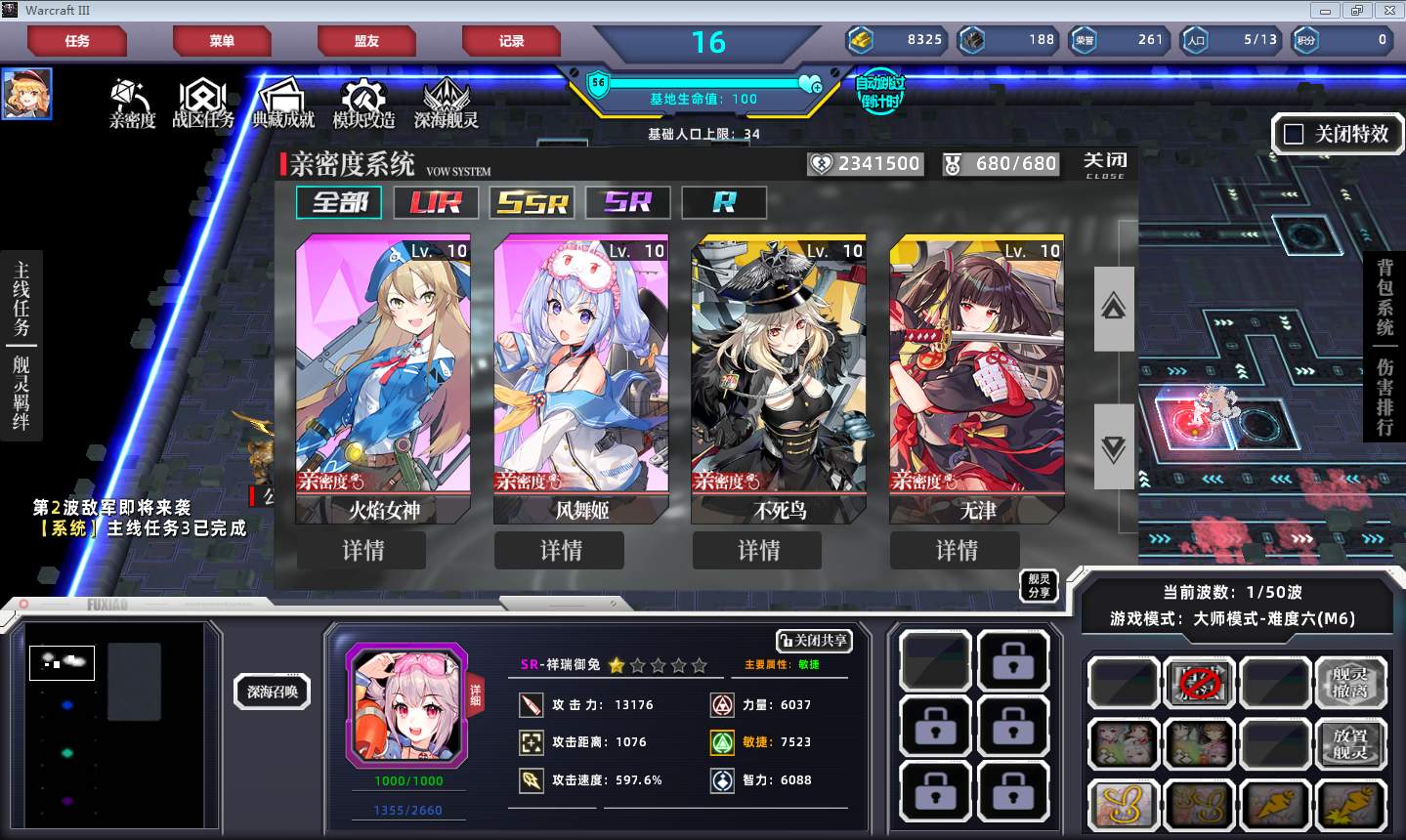The width and height of the screenshot is (1406, 840).
Task: Switch to the SSR rarity tab
Action: [x=532, y=202]
